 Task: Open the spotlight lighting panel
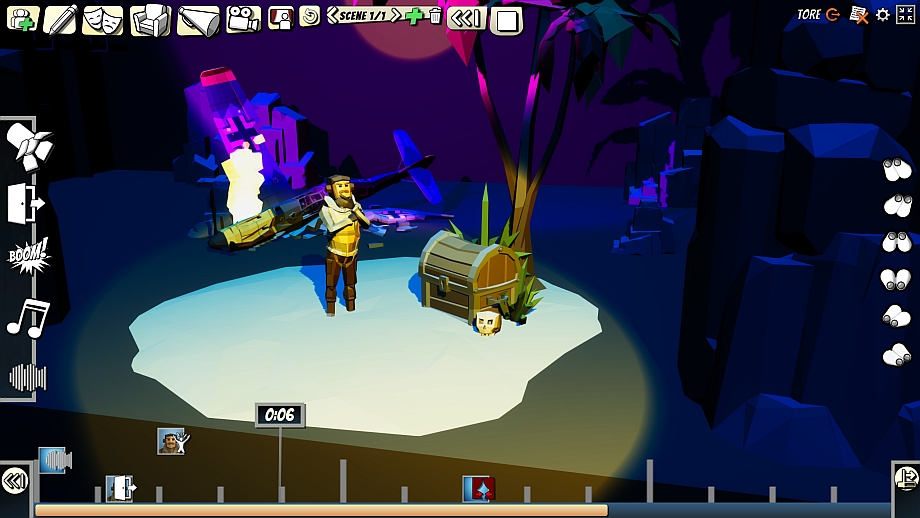pos(27,147)
